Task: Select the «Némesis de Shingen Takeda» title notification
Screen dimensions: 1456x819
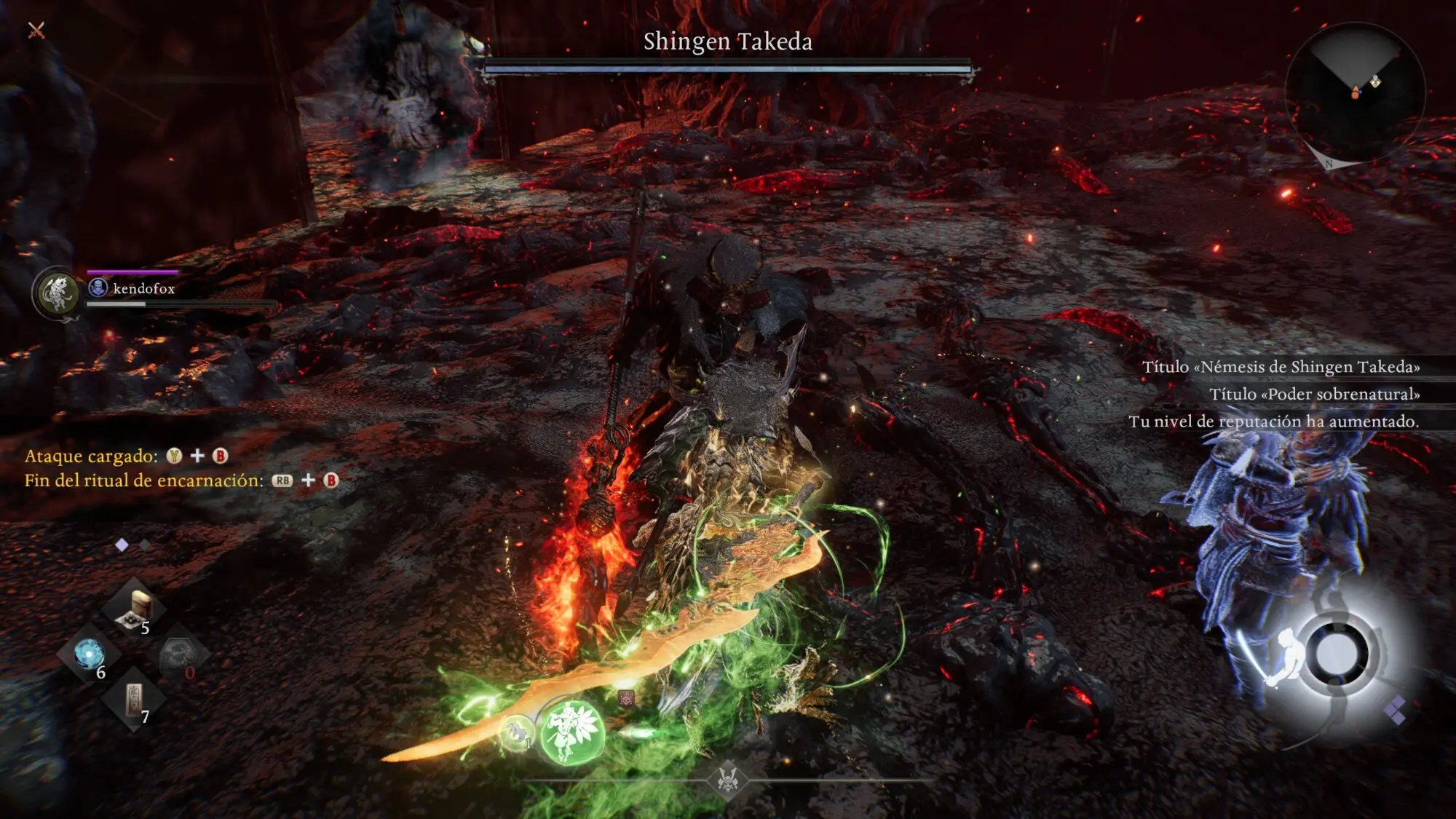Action: point(1281,367)
